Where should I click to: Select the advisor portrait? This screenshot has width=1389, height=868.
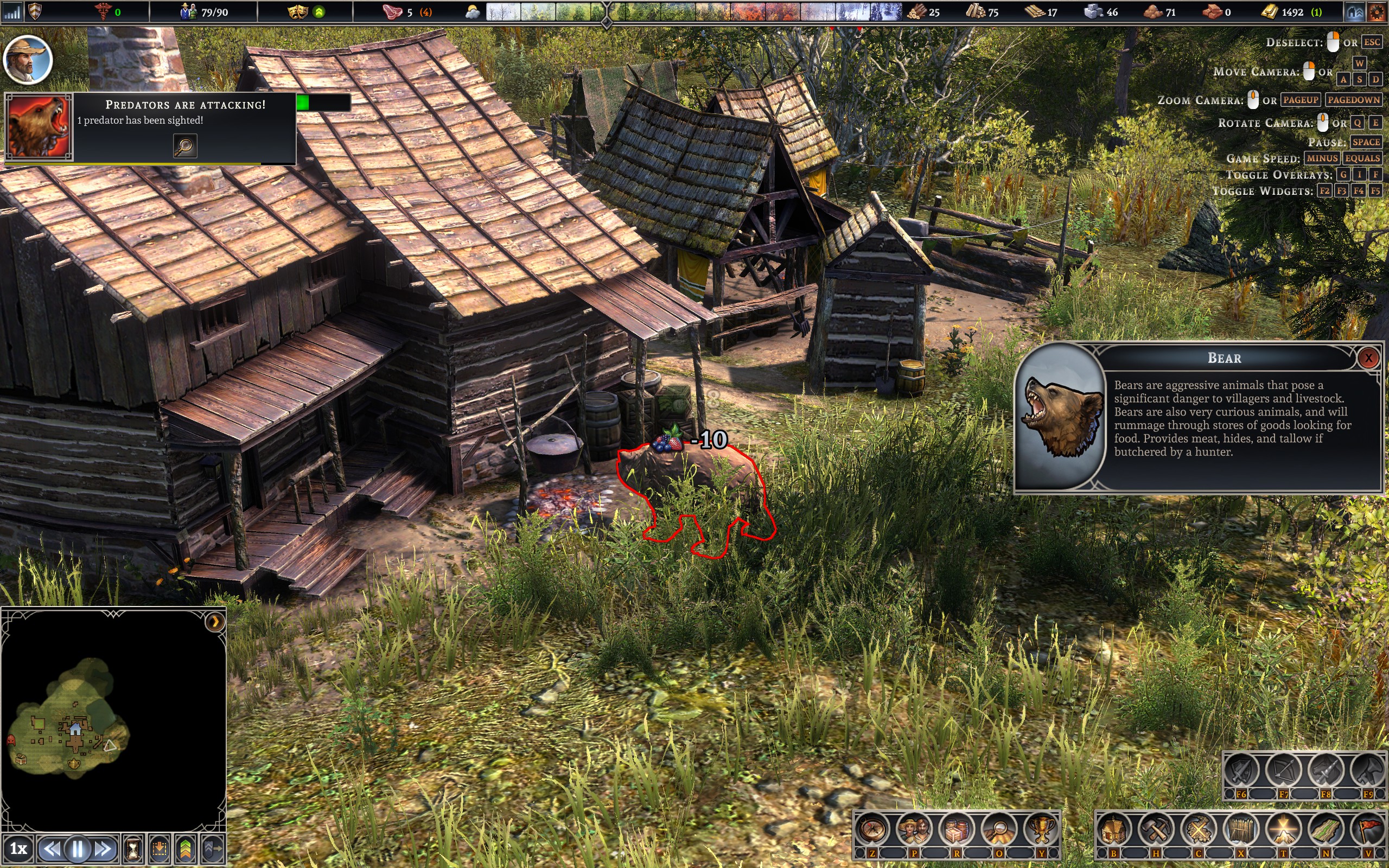click(28, 59)
